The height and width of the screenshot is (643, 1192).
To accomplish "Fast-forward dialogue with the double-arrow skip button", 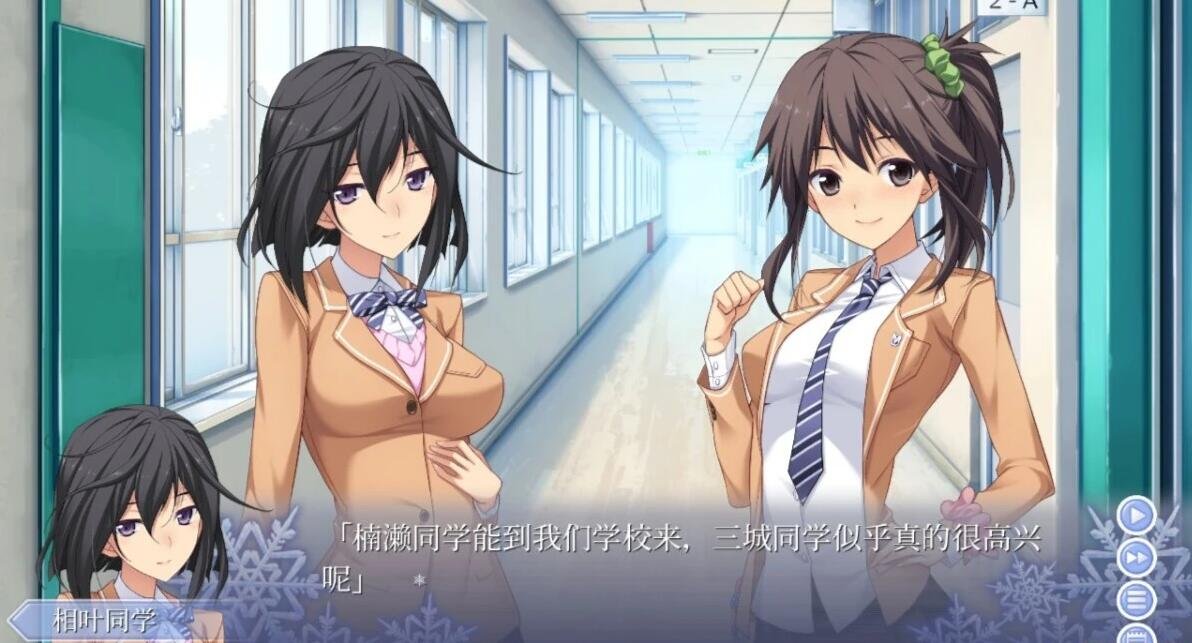I will [x=1136, y=558].
